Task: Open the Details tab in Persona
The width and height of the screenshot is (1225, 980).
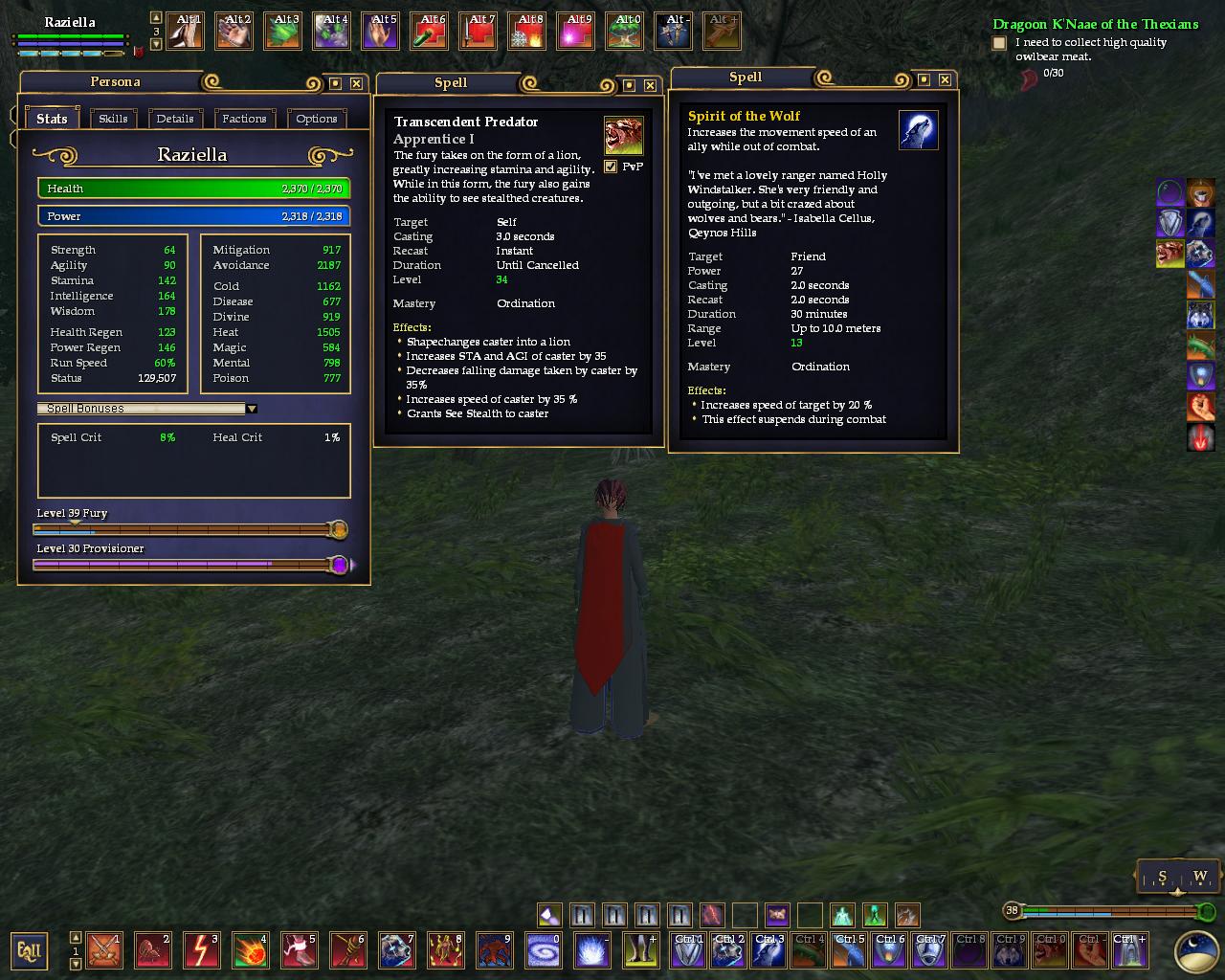Action: click(x=175, y=119)
